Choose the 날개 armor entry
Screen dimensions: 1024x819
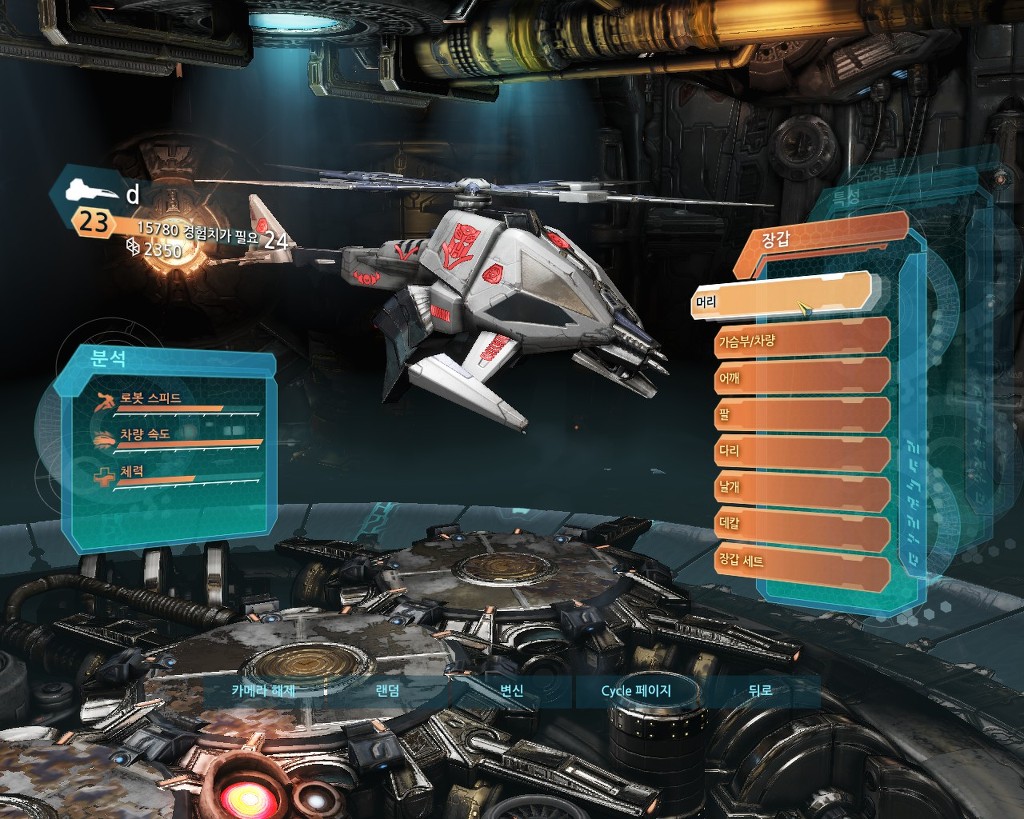(801, 492)
